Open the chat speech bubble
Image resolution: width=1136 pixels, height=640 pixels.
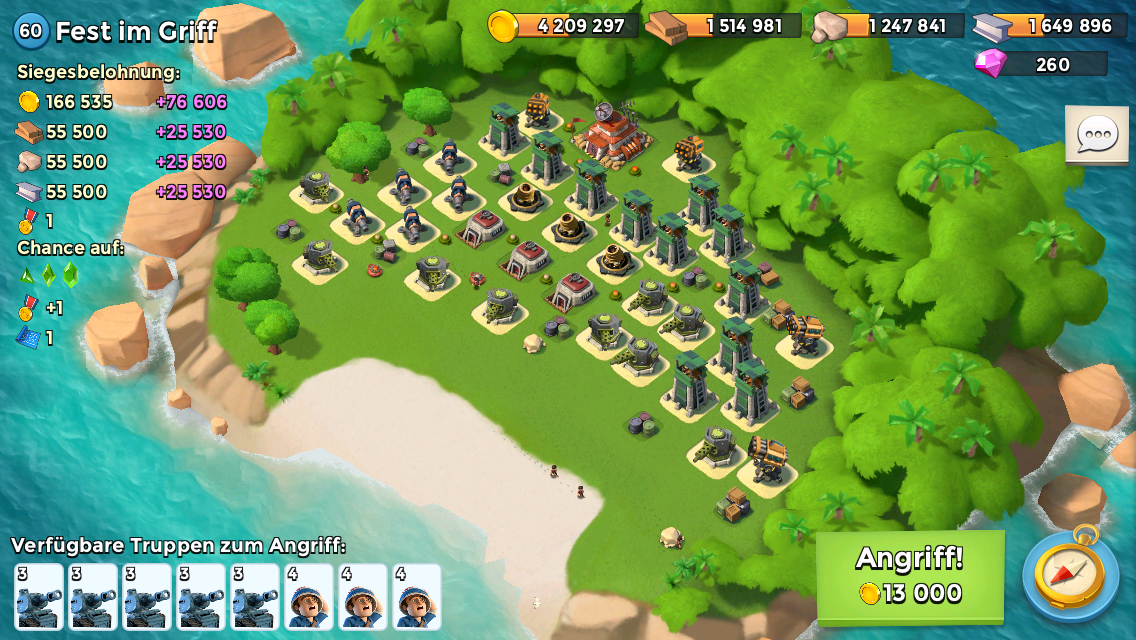(1097, 135)
